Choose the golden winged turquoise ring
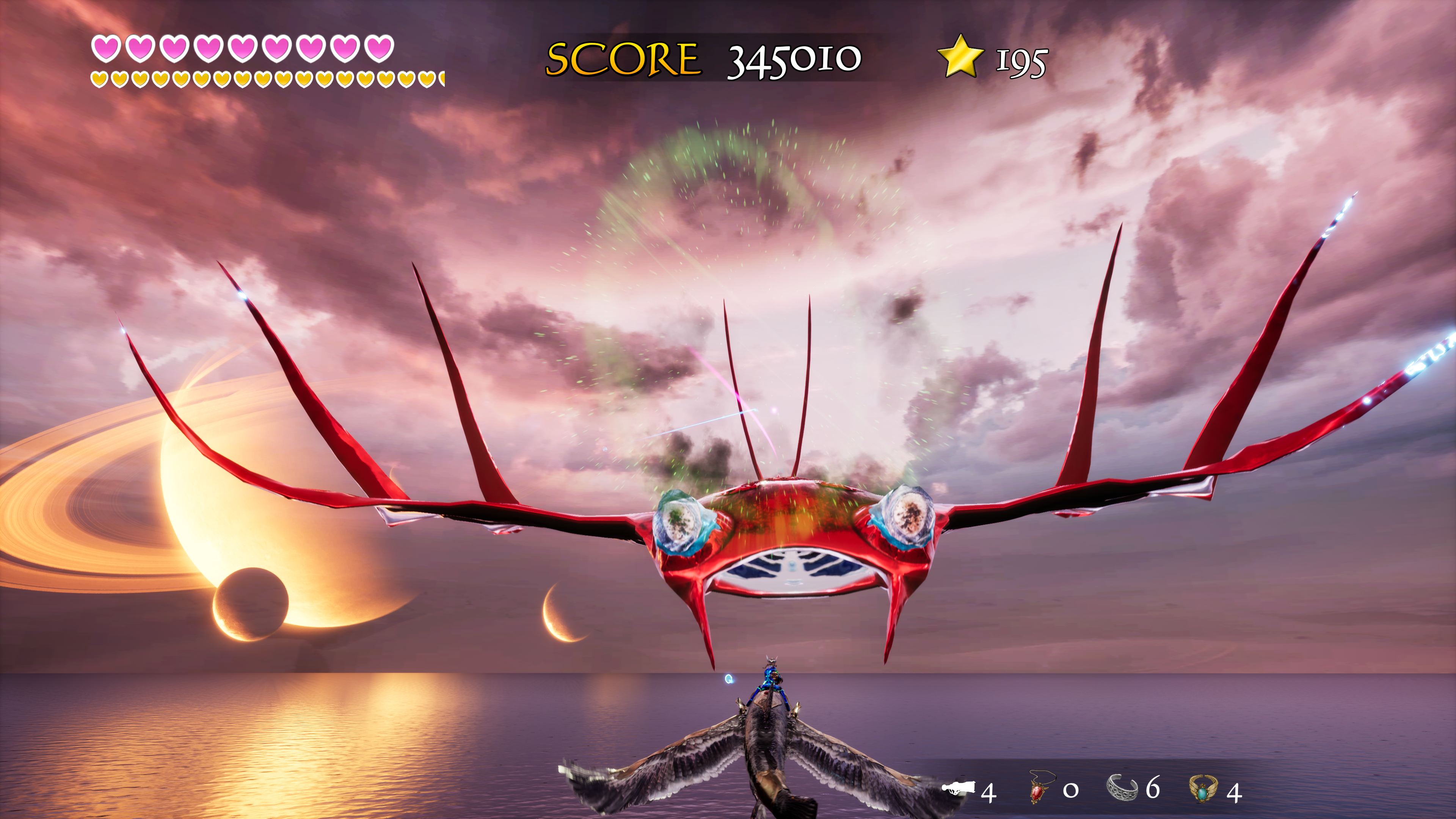 point(1203,788)
